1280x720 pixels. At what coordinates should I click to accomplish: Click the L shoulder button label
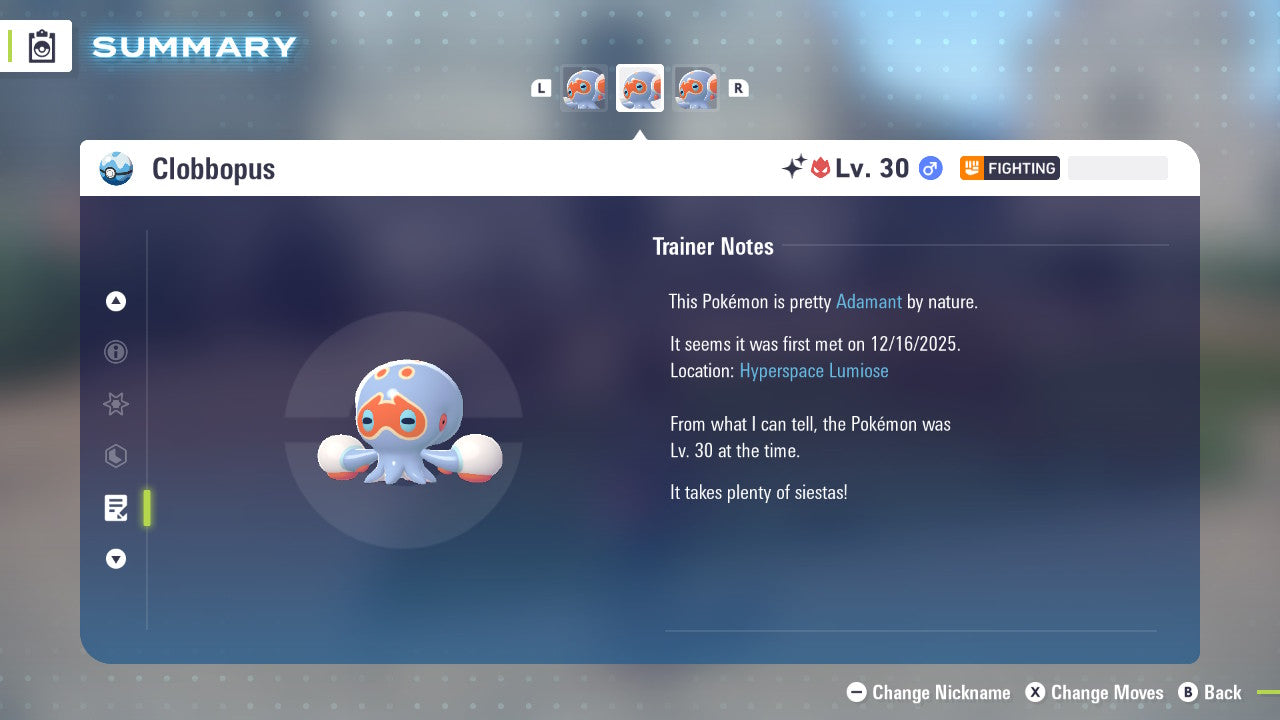(x=541, y=88)
